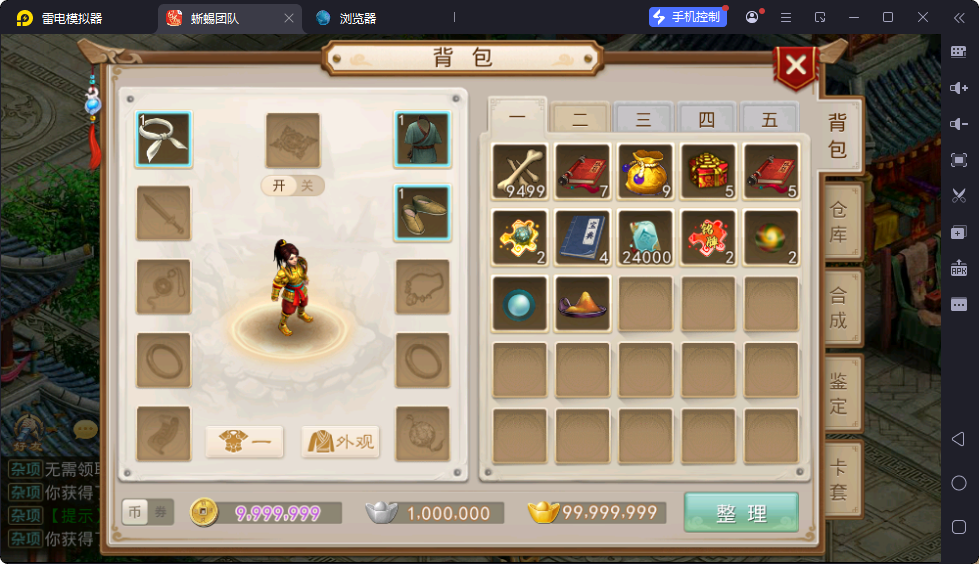Select the blue book item
Image resolution: width=979 pixels, height=564 pixels.
tap(583, 237)
